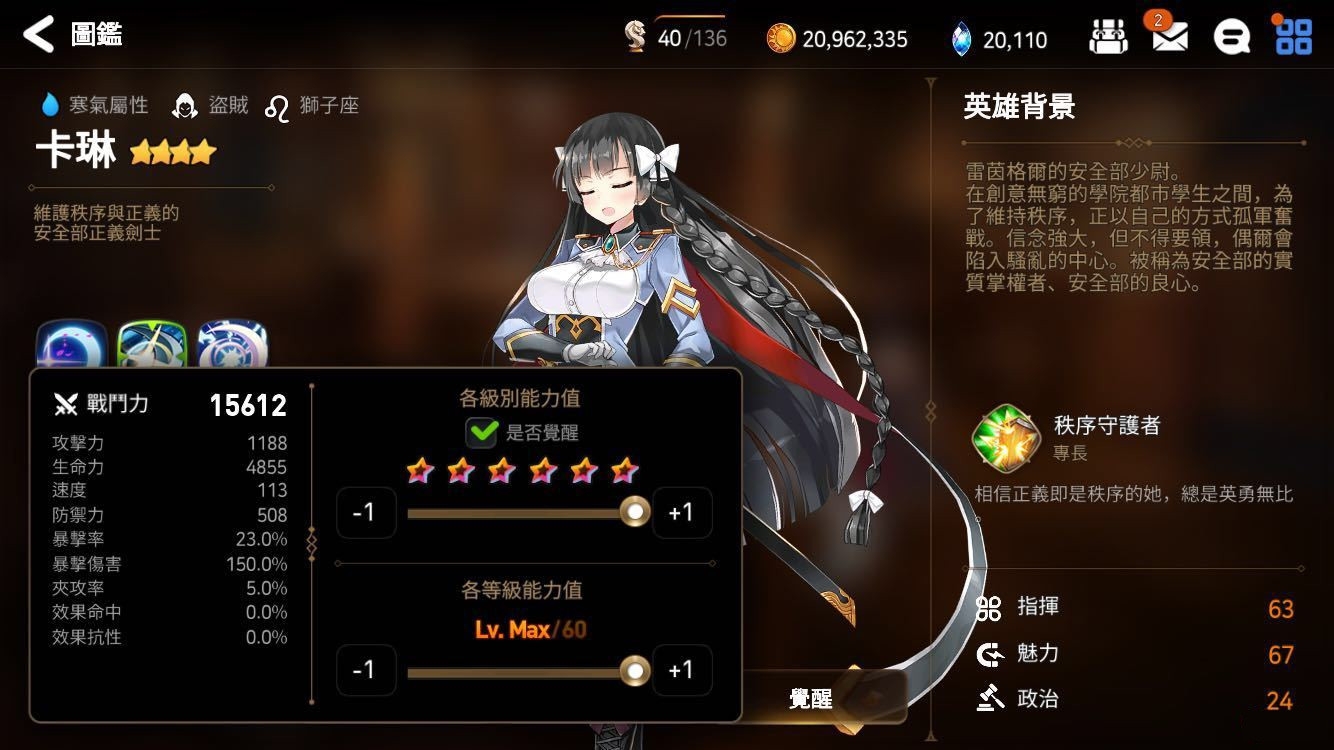Tap the gold coin currency icon
Viewport: 1334px width, 750px height.
click(781, 39)
